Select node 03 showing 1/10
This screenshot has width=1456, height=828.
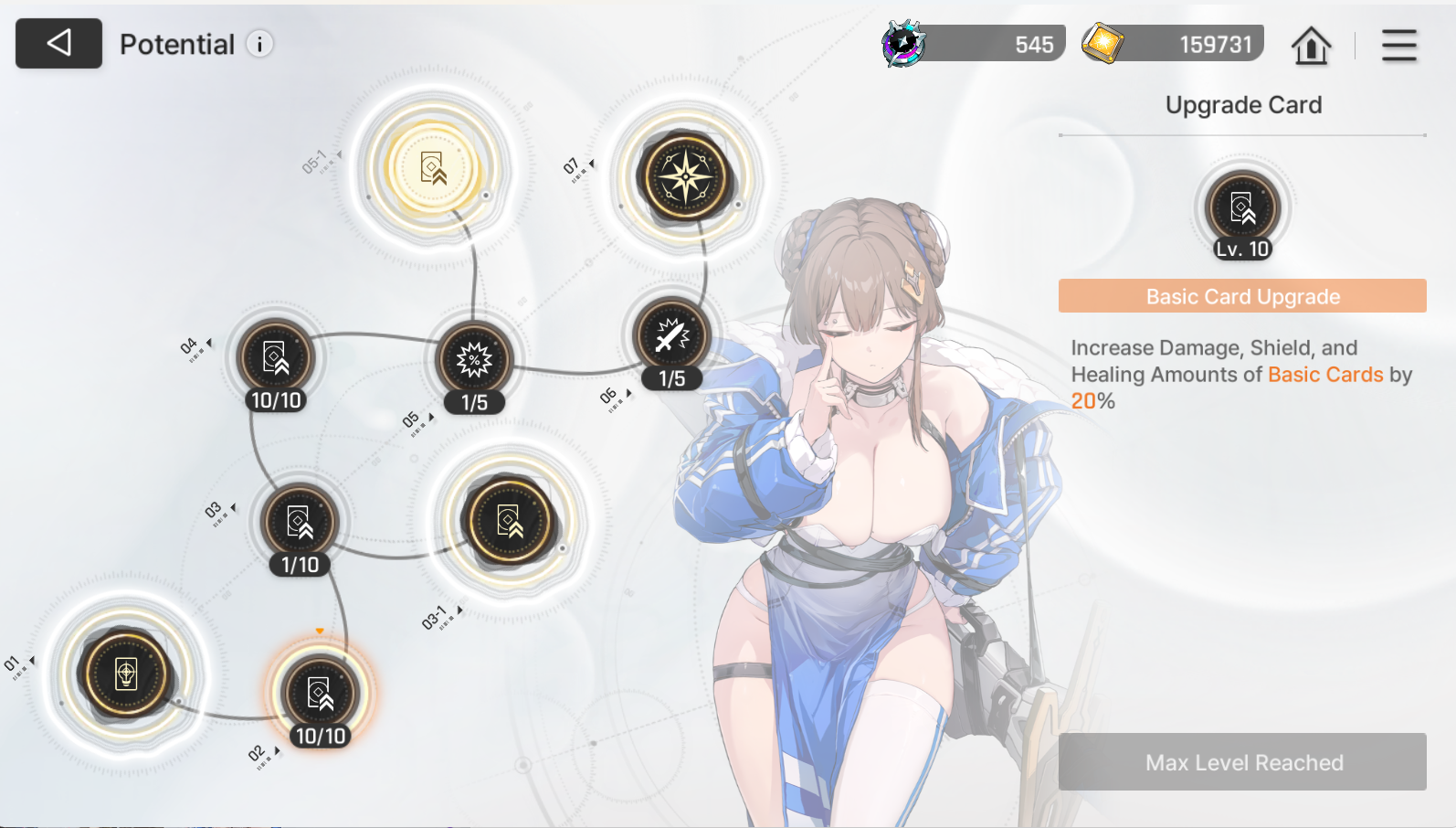[300, 522]
